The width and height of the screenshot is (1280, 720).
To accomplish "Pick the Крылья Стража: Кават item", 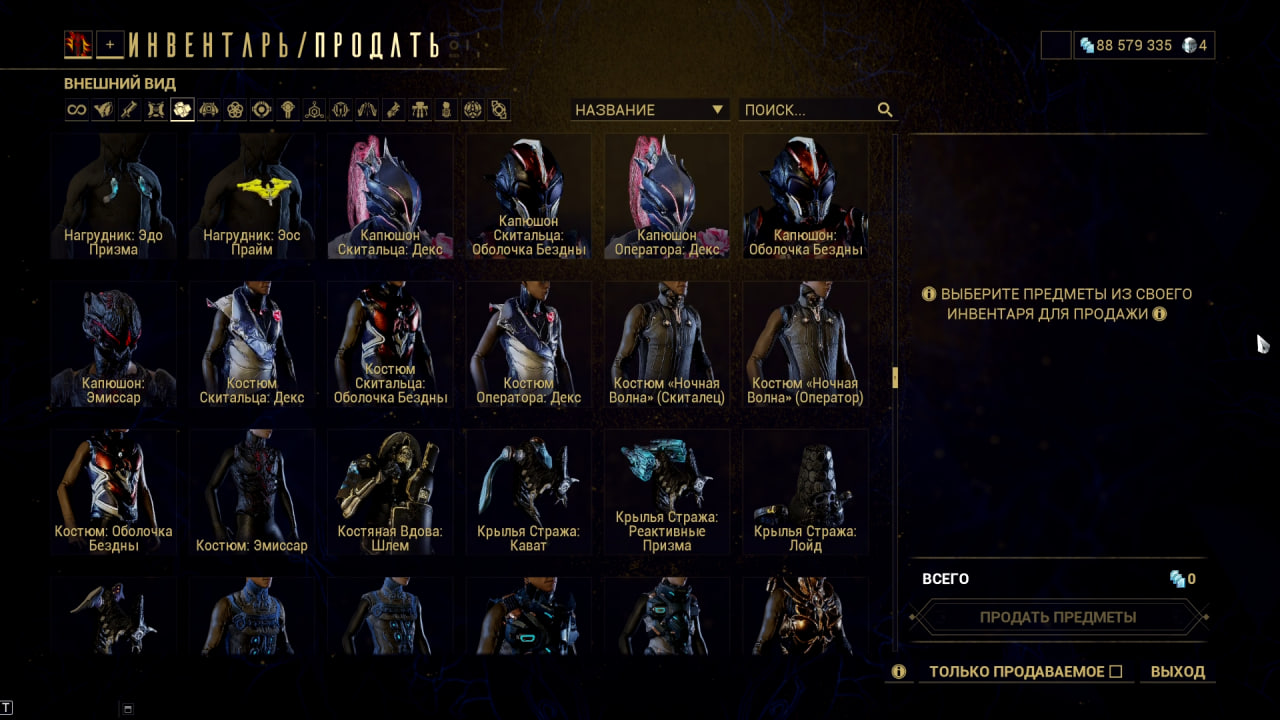I will [x=528, y=492].
